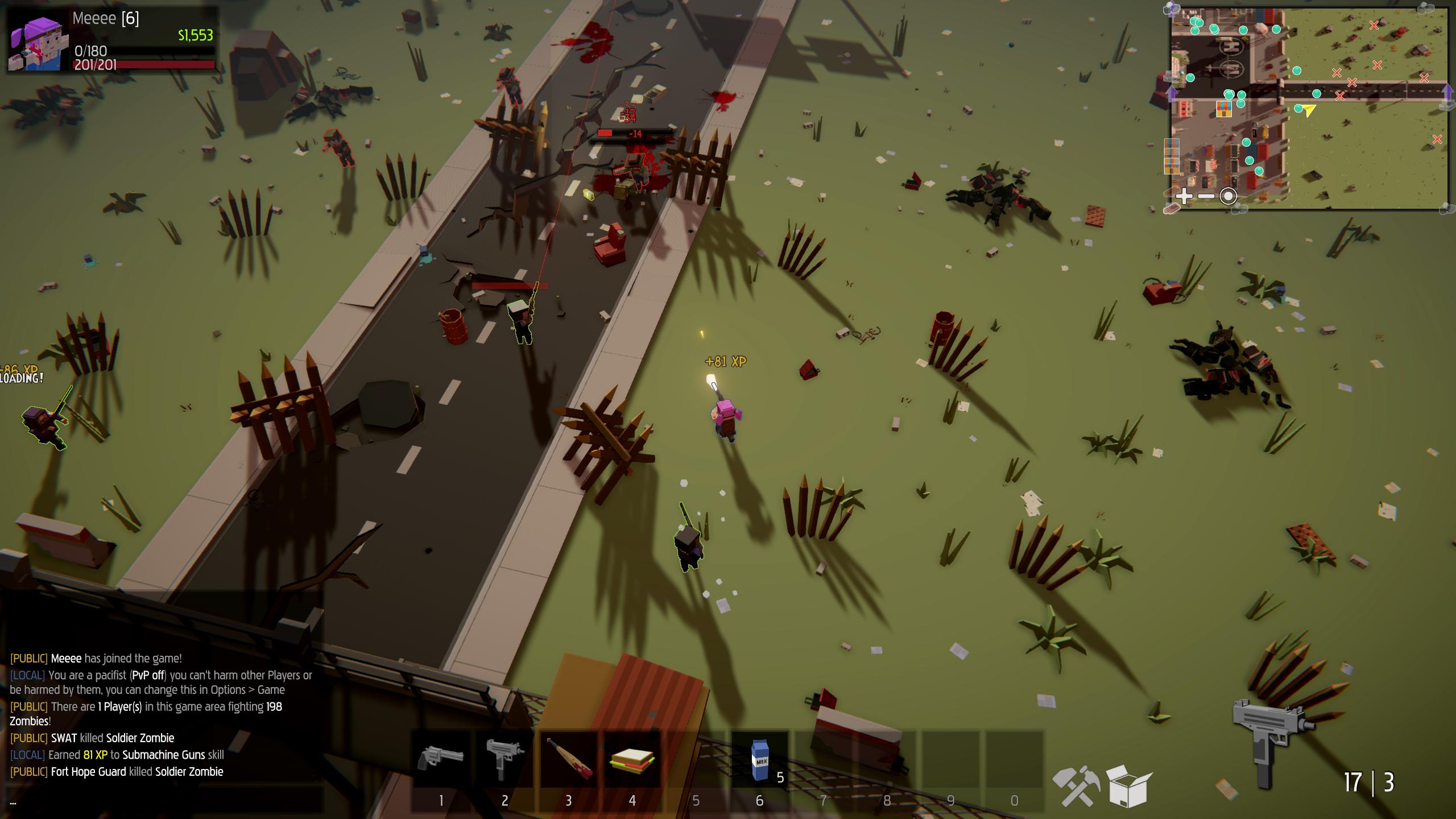This screenshot has height=819, width=1456.
Task: Toggle minimap centering with the circle button
Action: tap(1228, 196)
